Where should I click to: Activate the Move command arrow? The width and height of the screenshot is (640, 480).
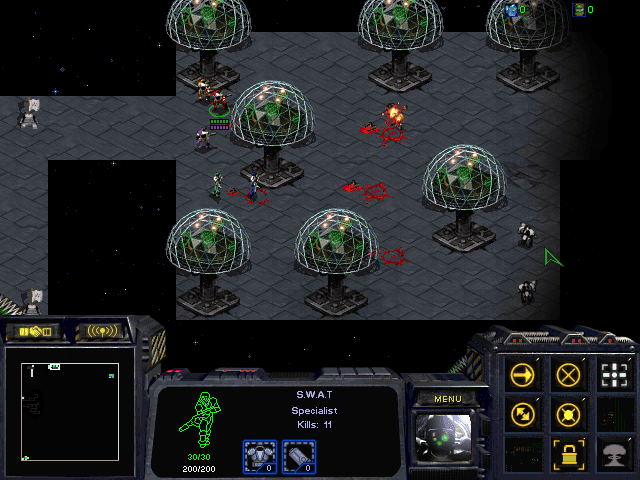[x=522, y=375]
